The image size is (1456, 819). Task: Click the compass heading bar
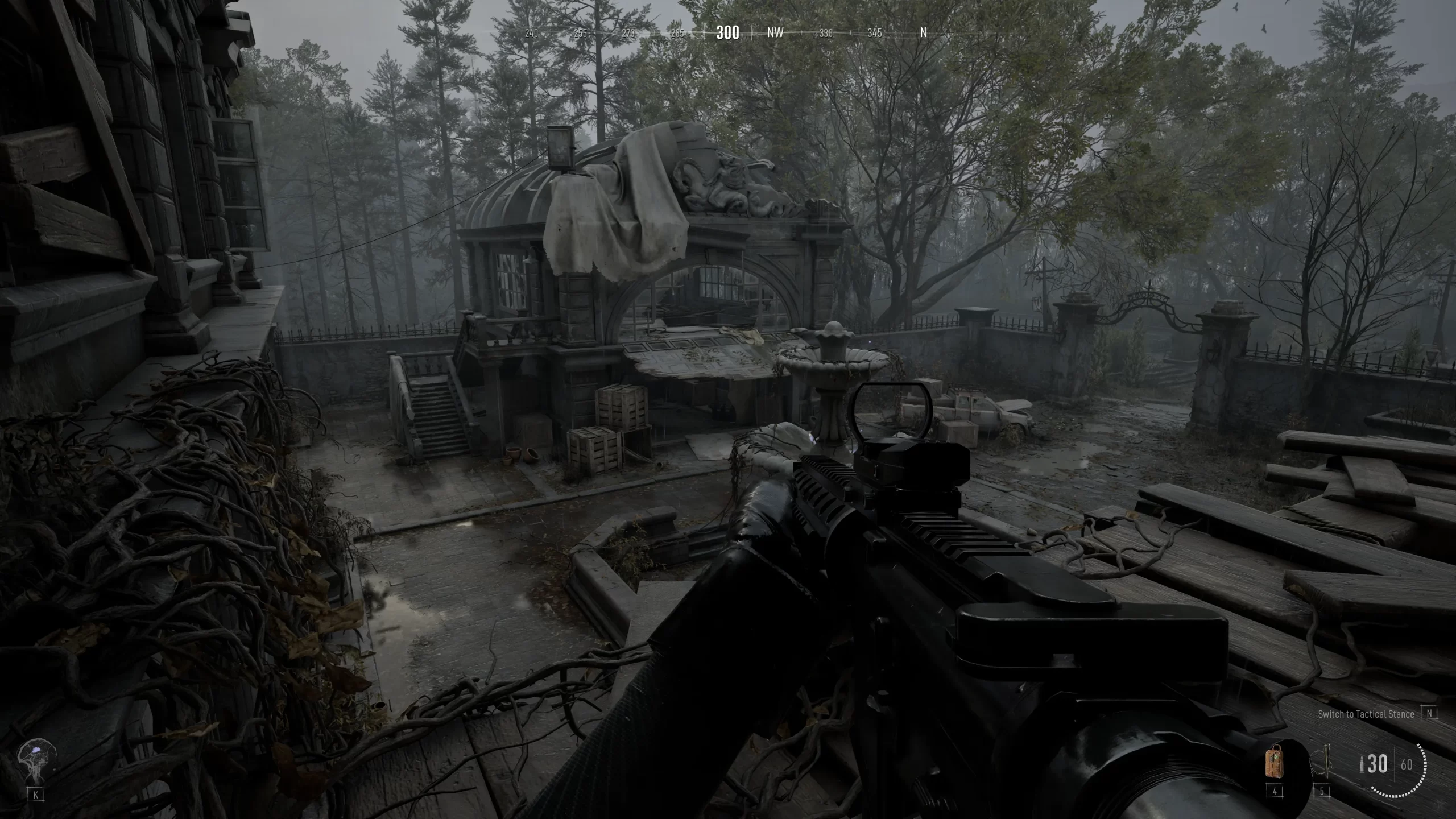point(727,32)
